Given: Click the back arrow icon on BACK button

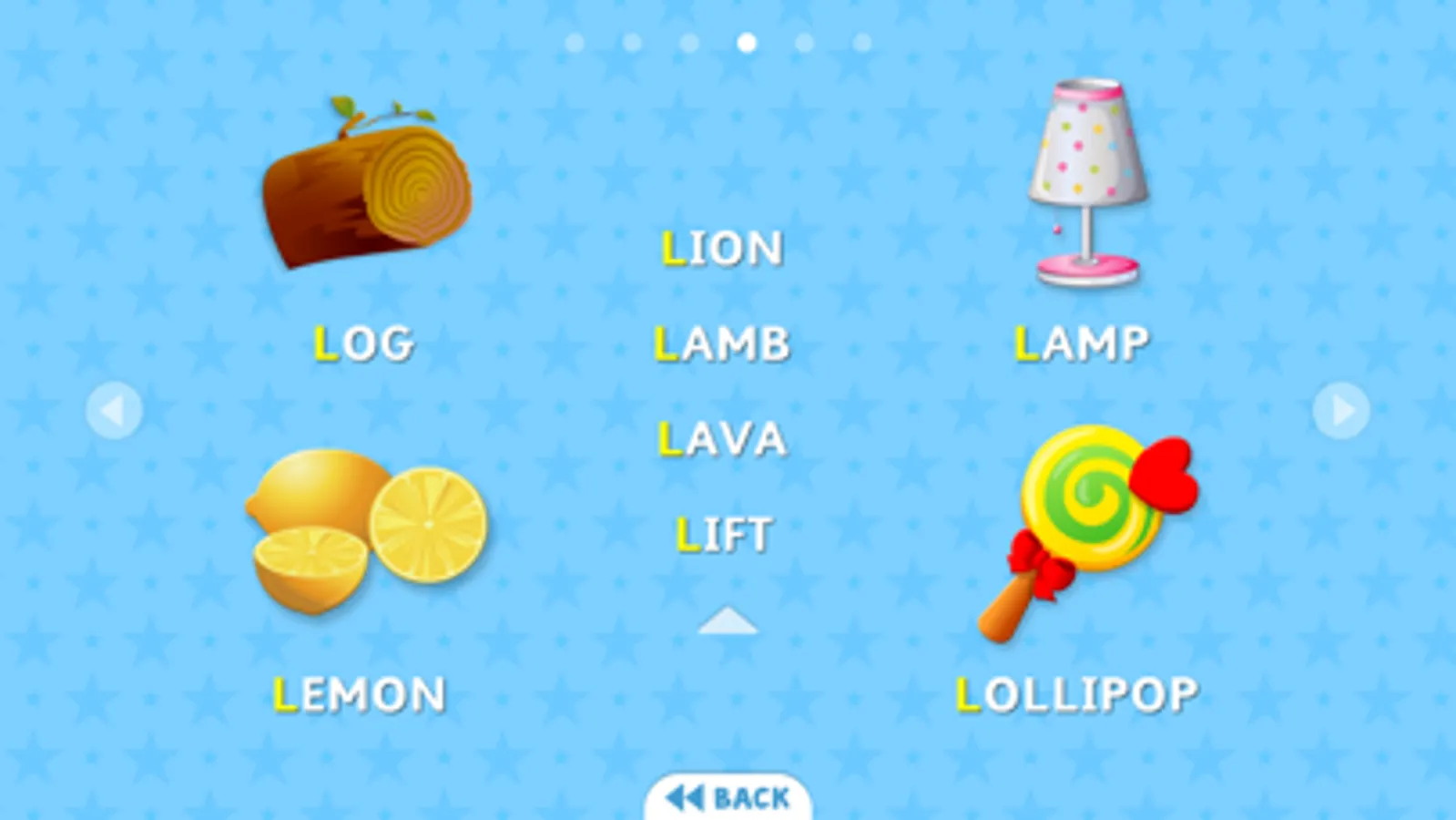Looking at the screenshot, I should [685, 796].
